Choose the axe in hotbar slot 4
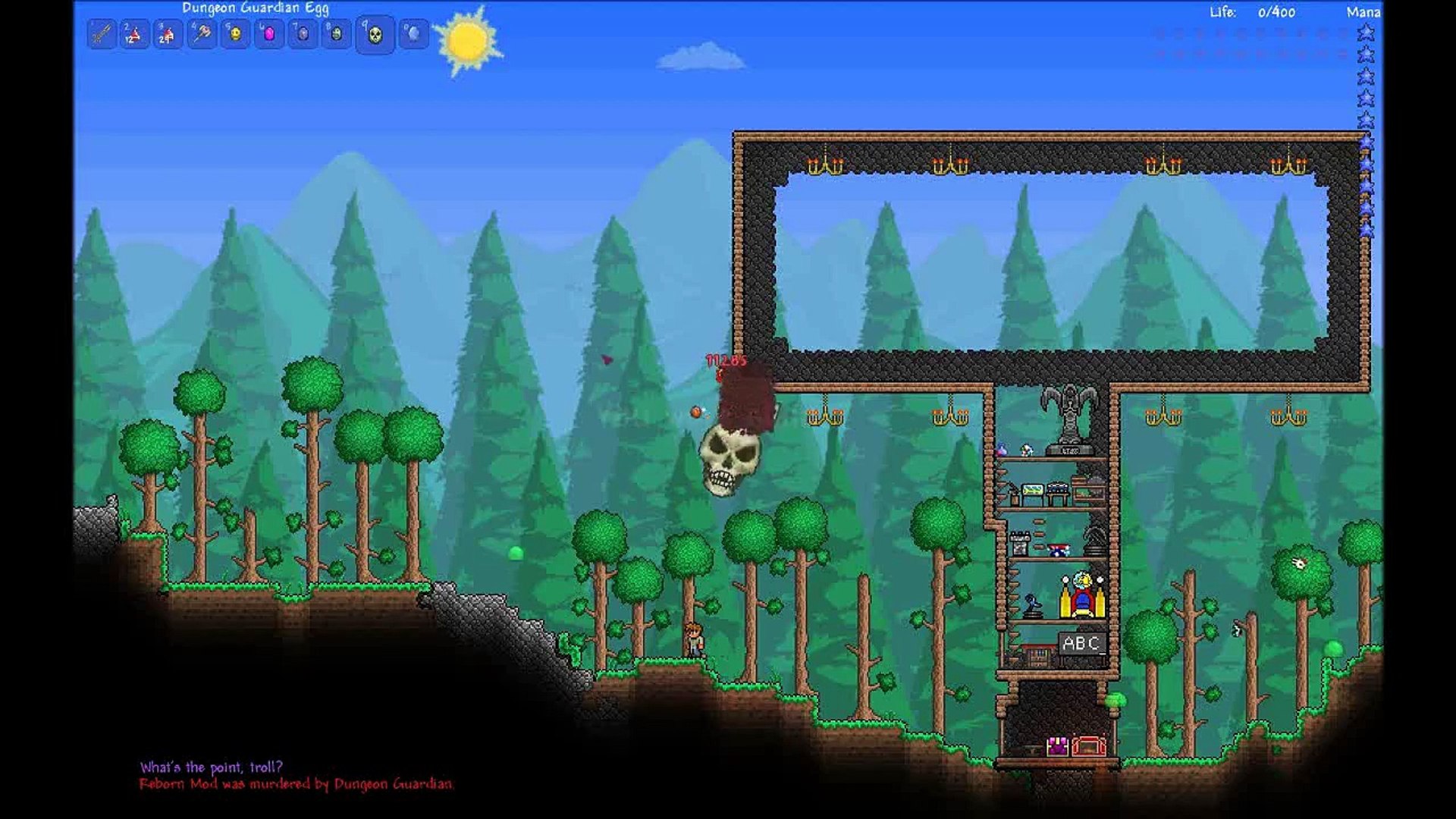Image resolution: width=1456 pixels, height=819 pixels. coord(202,34)
